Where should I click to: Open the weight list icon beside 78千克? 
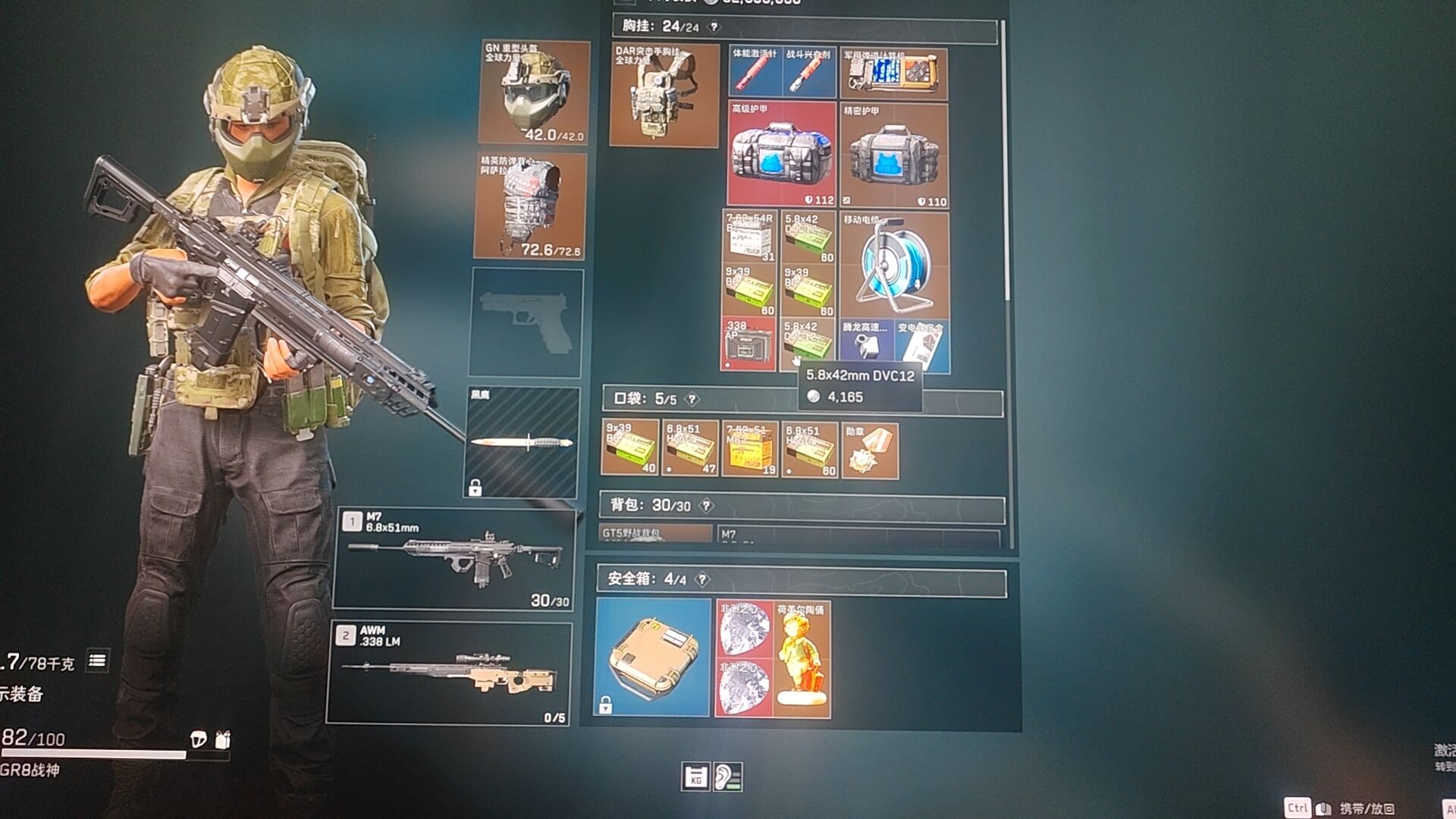pyautogui.click(x=97, y=661)
